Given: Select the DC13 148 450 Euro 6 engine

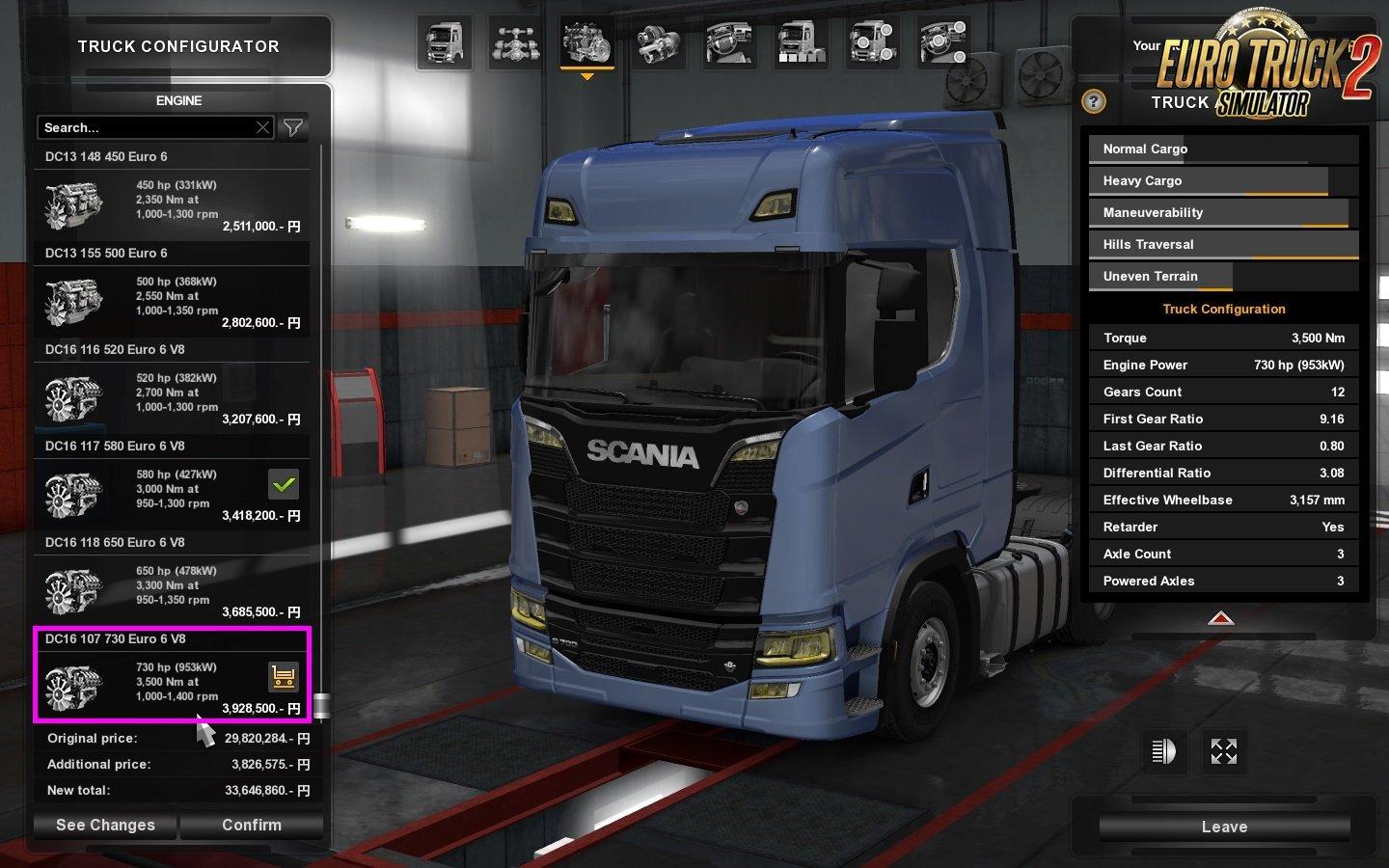Looking at the screenshot, I should click(x=172, y=201).
